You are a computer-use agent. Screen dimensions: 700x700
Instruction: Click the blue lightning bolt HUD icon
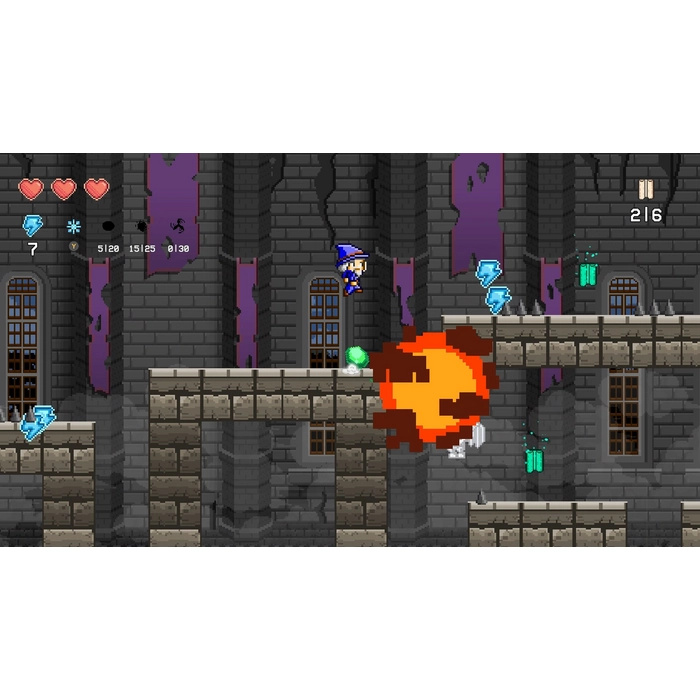coord(33,226)
